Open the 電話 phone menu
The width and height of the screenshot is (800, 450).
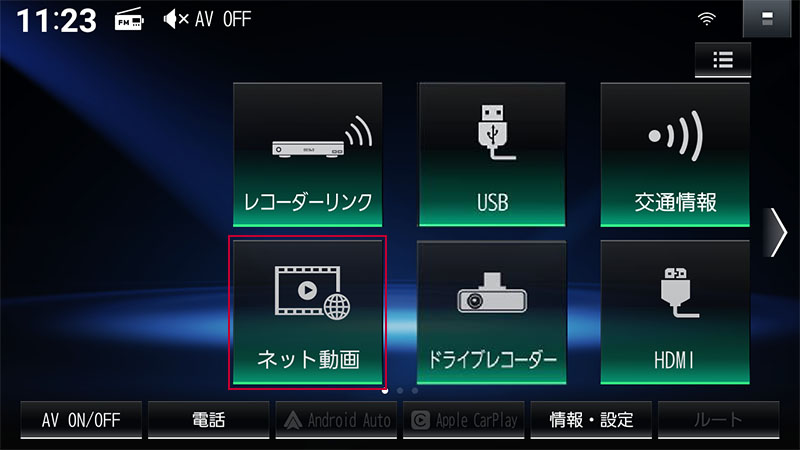(208, 420)
